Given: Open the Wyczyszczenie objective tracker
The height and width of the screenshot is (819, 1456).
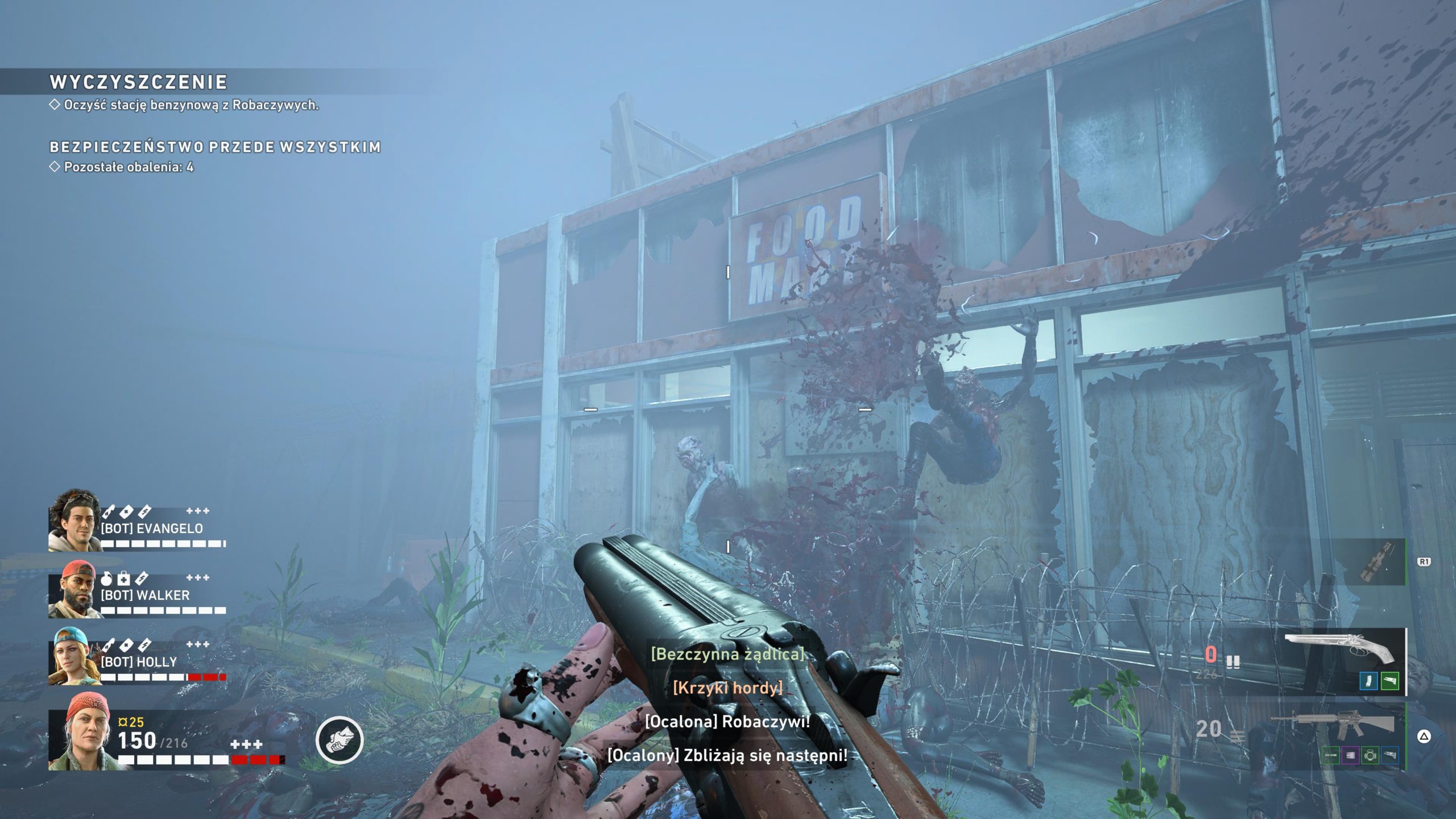Looking at the screenshot, I should [x=139, y=83].
